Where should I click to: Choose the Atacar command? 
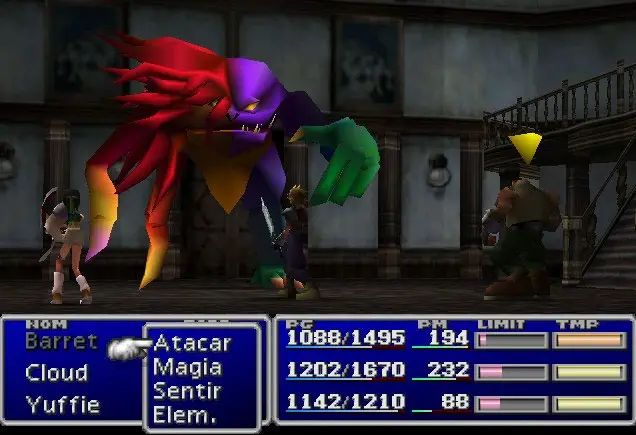[192, 344]
